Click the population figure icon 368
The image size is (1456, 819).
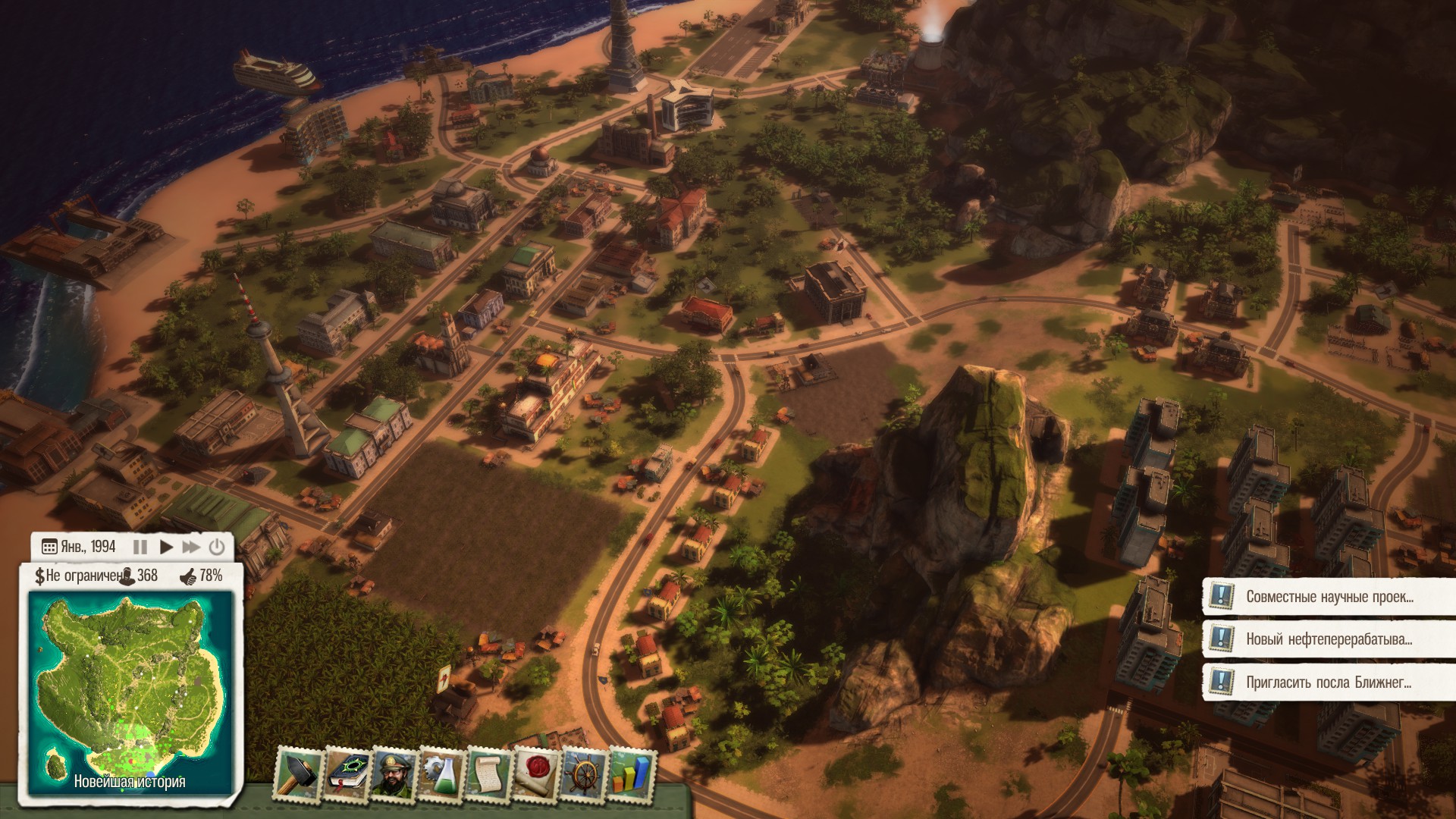pos(127,576)
